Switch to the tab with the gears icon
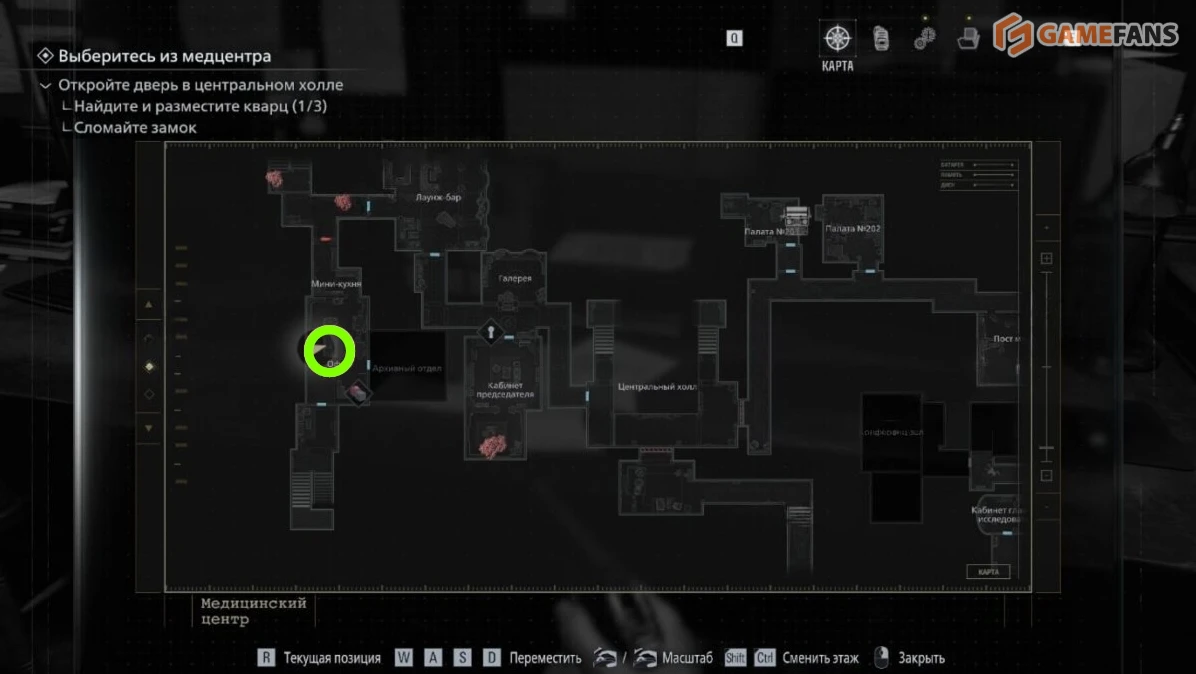 pos(925,38)
